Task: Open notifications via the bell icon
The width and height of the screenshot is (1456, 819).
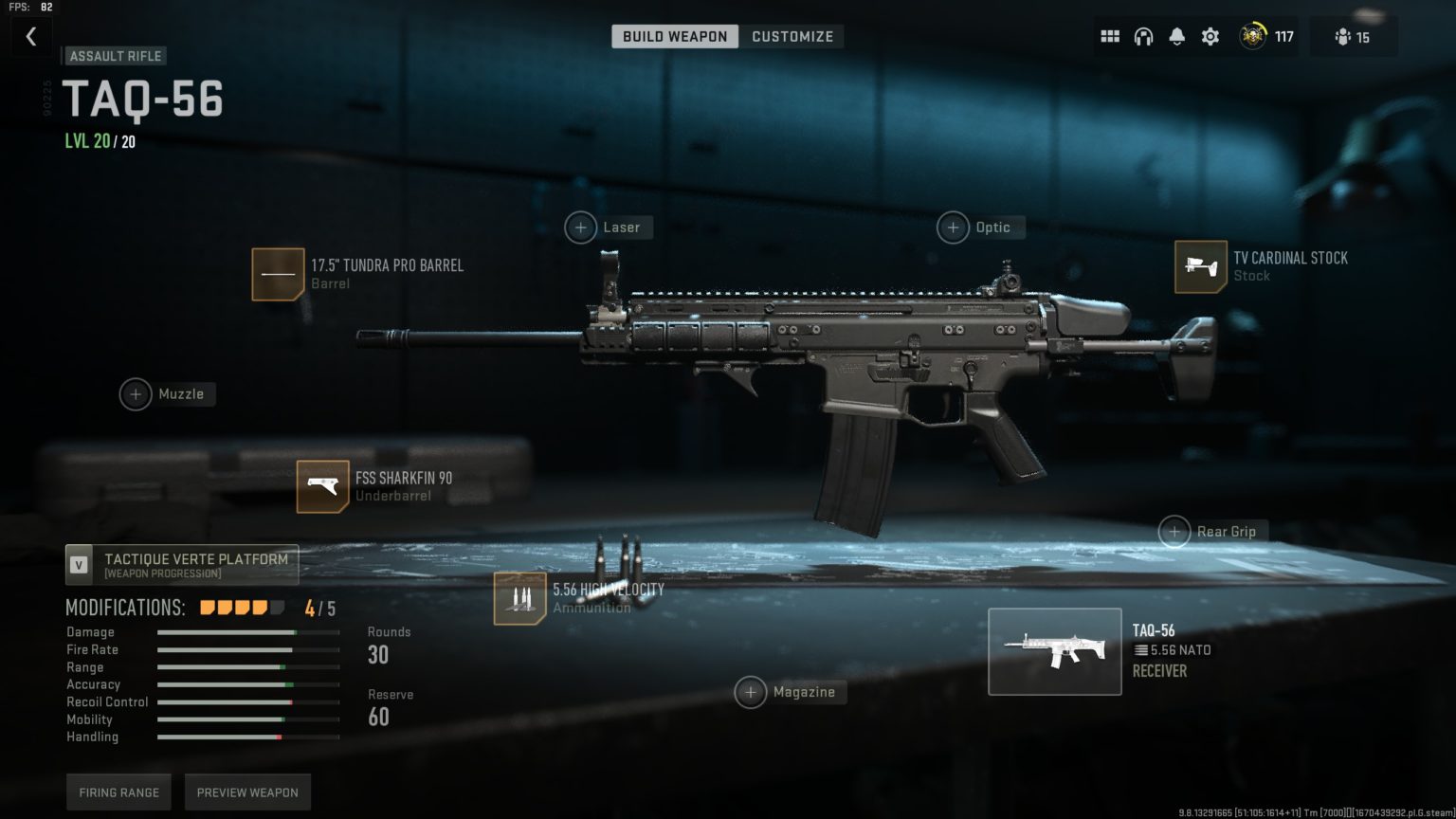Action: [1176, 35]
